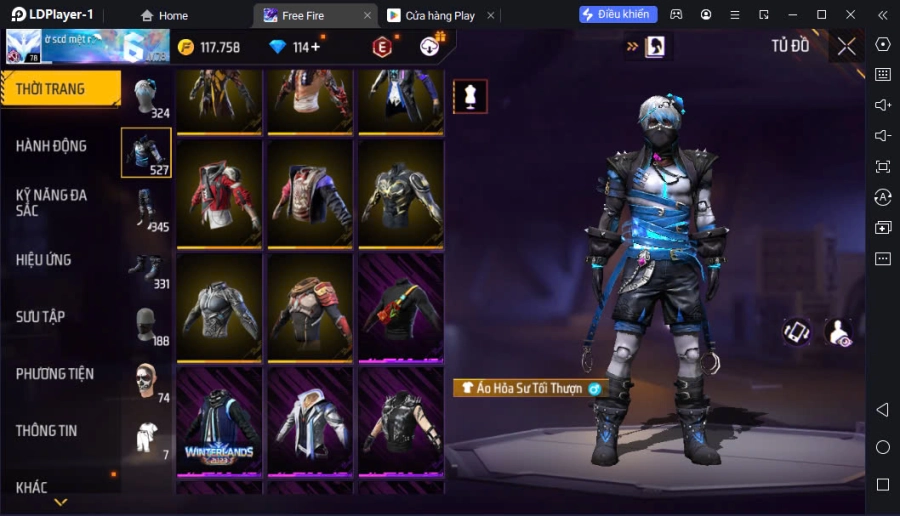Select the red and white jacket
The height and width of the screenshot is (516, 900).
point(219,193)
